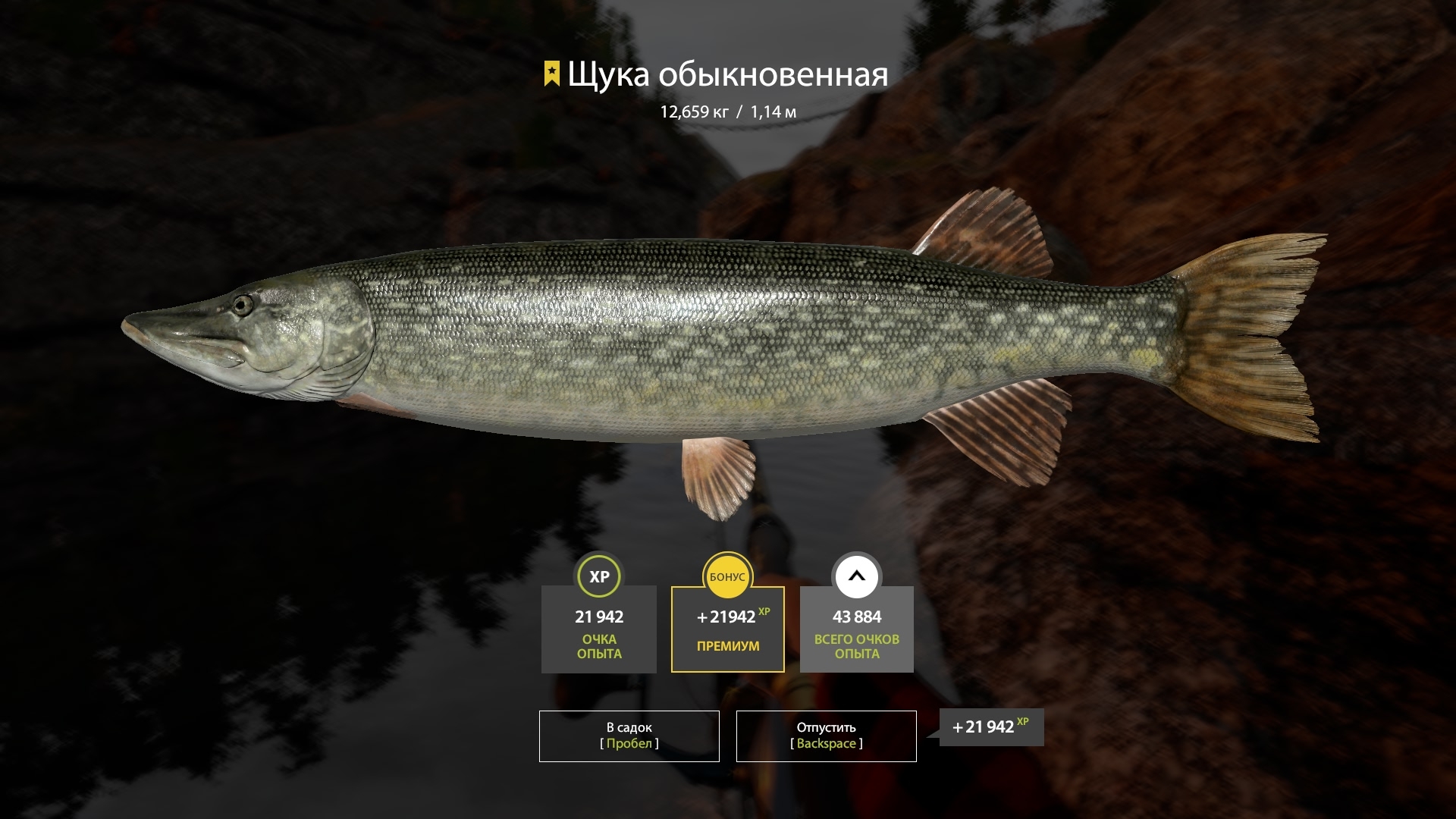1456x819 pixels.
Task: Select the Премиум bonus XP panel
Action: [727, 629]
